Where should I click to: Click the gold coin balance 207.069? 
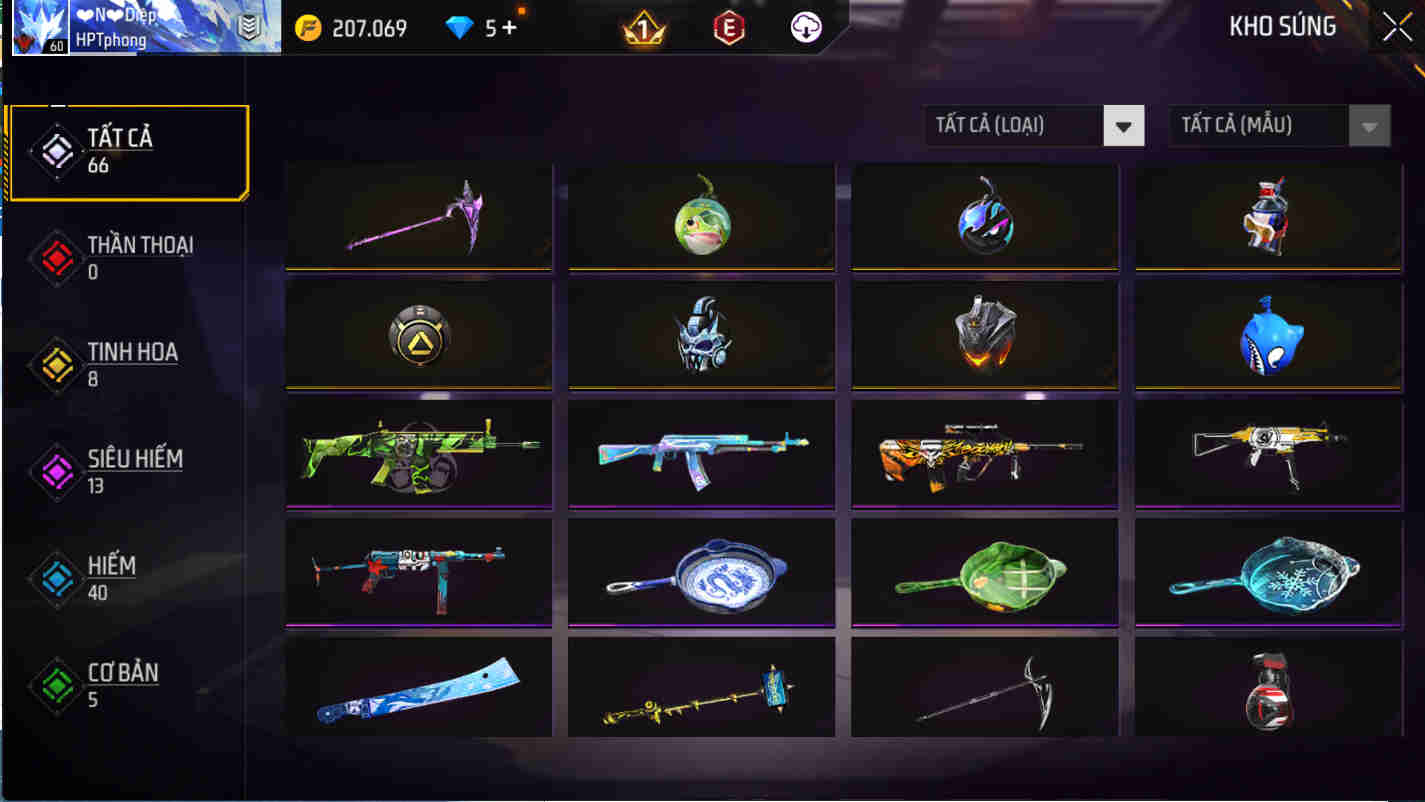tap(350, 28)
